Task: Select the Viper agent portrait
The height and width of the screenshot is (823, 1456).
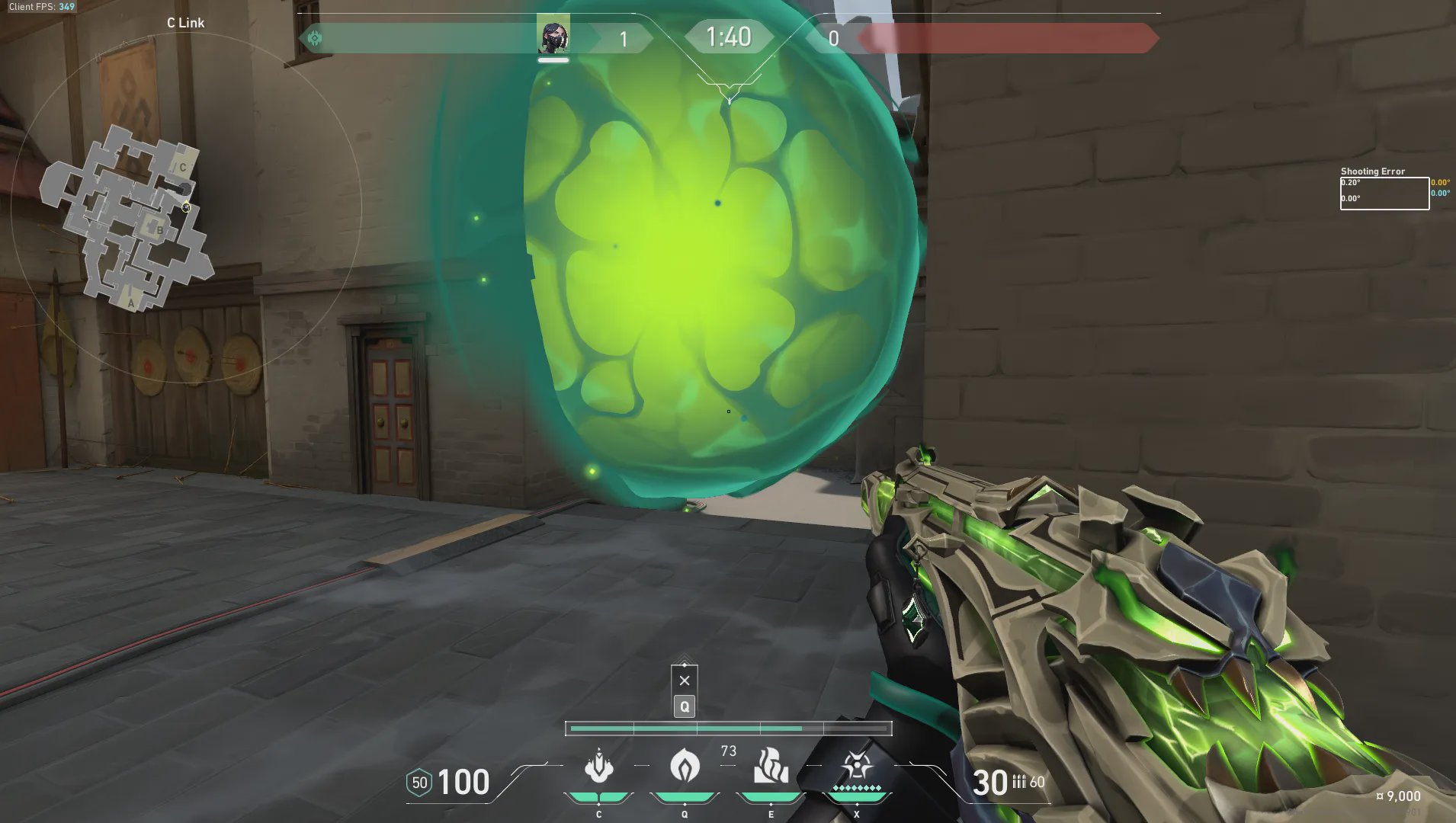Action: pyautogui.click(x=553, y=36)
